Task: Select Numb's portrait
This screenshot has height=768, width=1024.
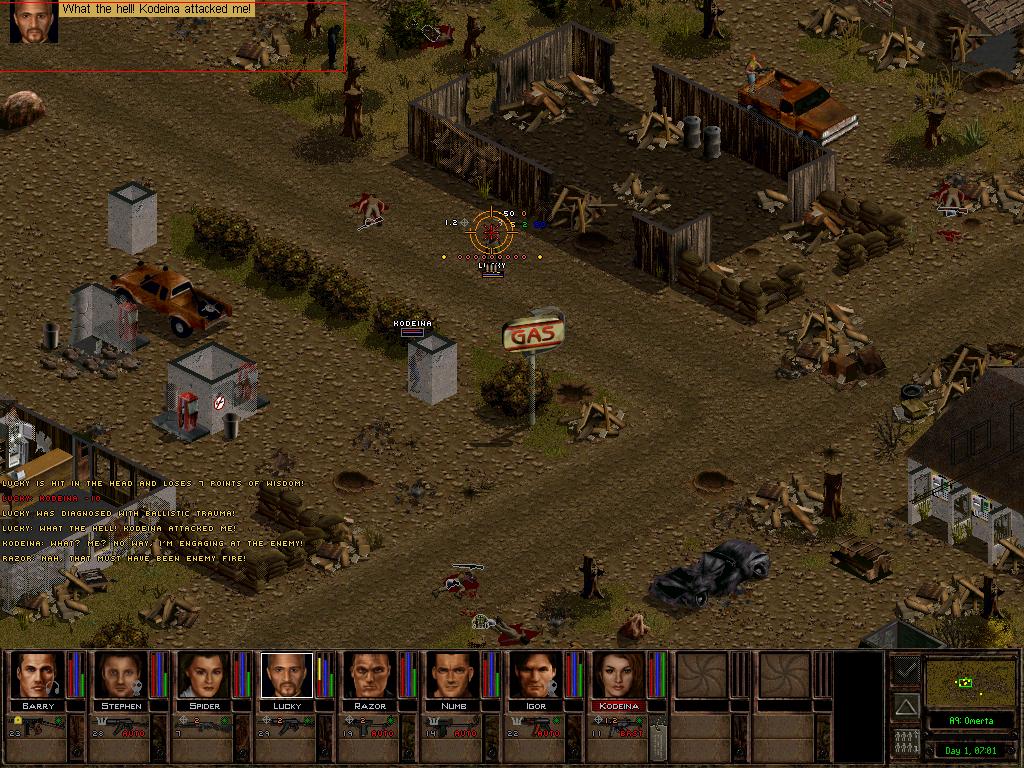Action: [x=452, y=675]
